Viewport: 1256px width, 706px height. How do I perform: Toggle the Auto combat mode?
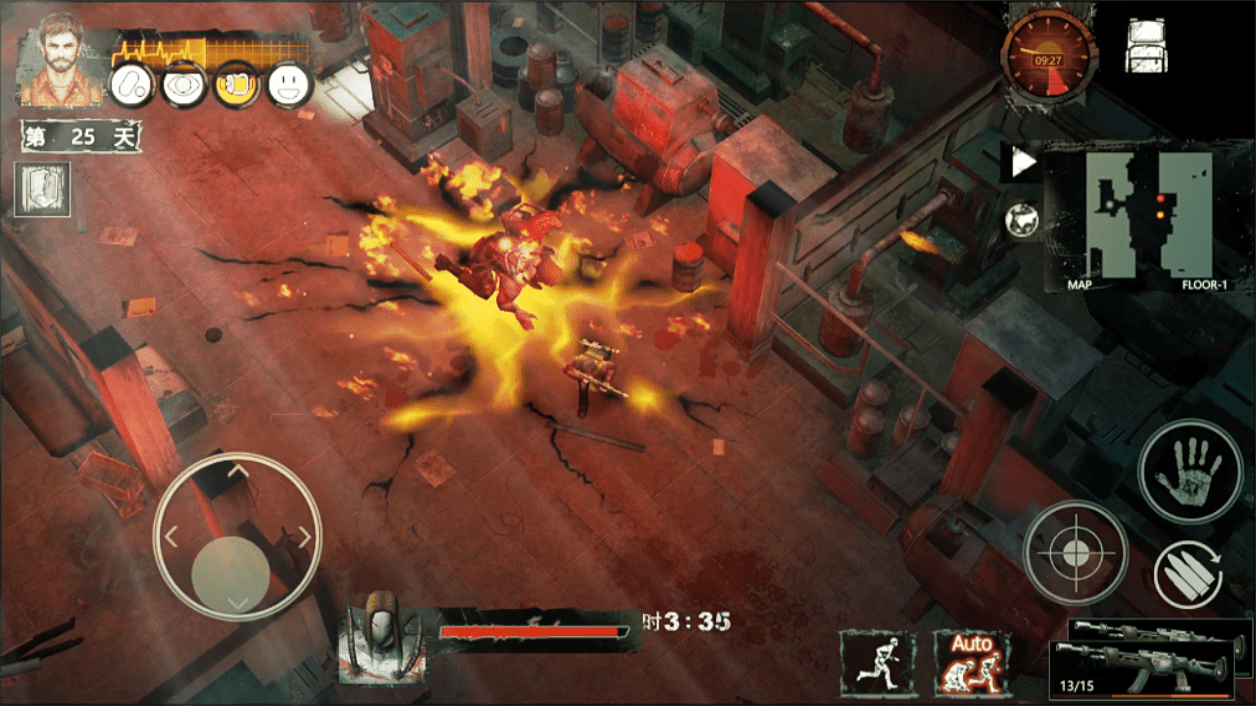click(x=971, y=663)
